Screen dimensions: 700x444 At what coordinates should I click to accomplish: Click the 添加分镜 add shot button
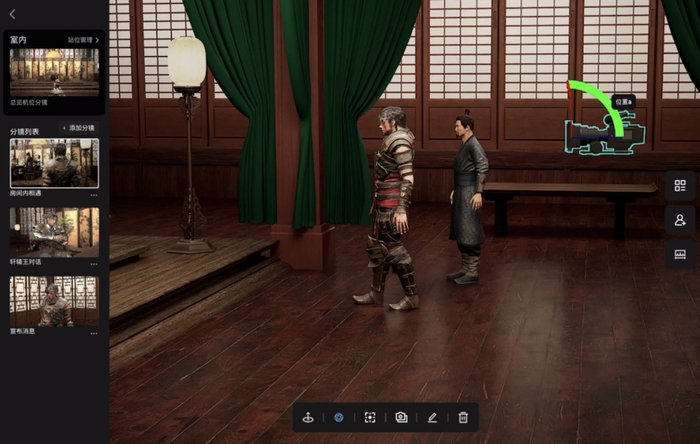click(x=77, y=129)
